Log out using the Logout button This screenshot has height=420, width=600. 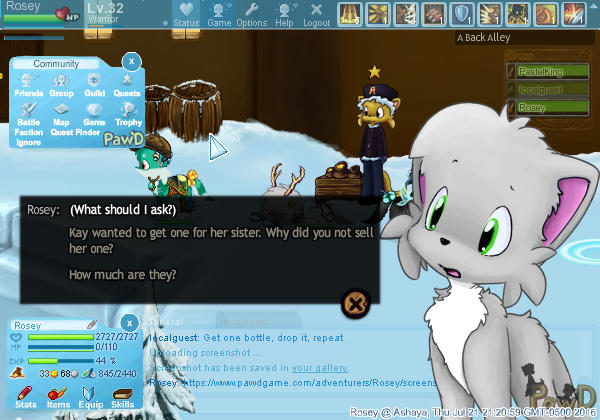coord(316,14)
